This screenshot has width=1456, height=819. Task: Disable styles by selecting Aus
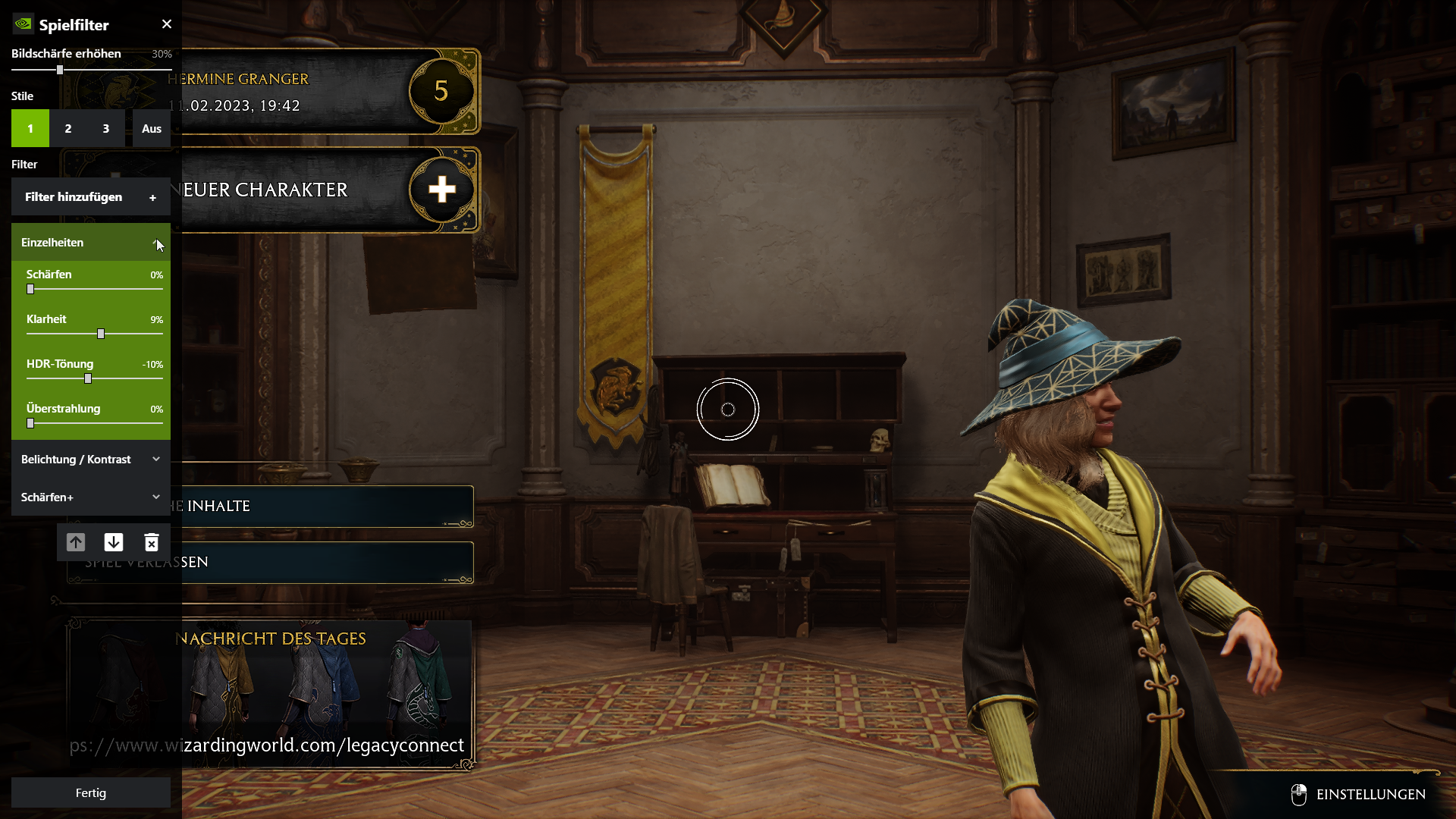[151, 128]
